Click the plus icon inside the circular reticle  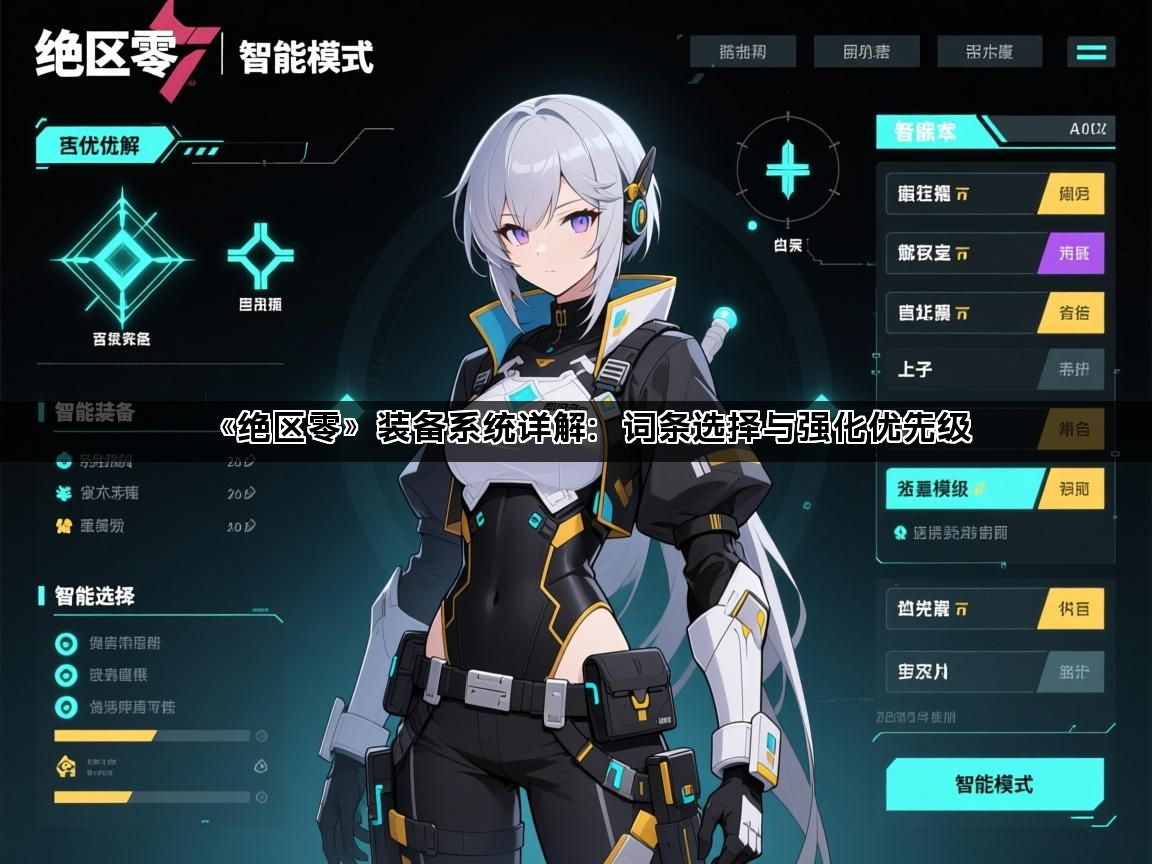pos(788,168)
